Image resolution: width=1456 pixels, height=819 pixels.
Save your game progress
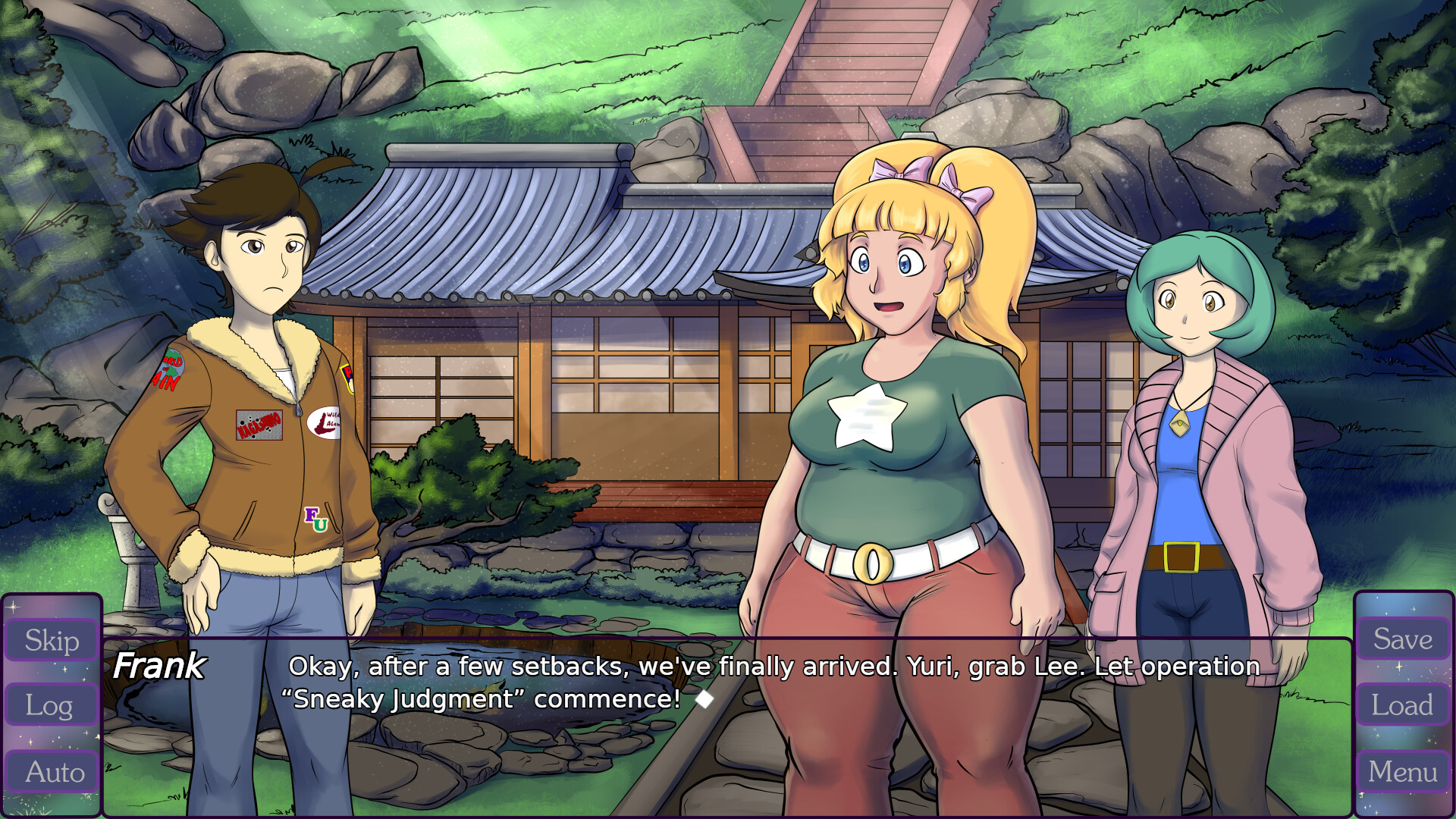click(1402, 639)
